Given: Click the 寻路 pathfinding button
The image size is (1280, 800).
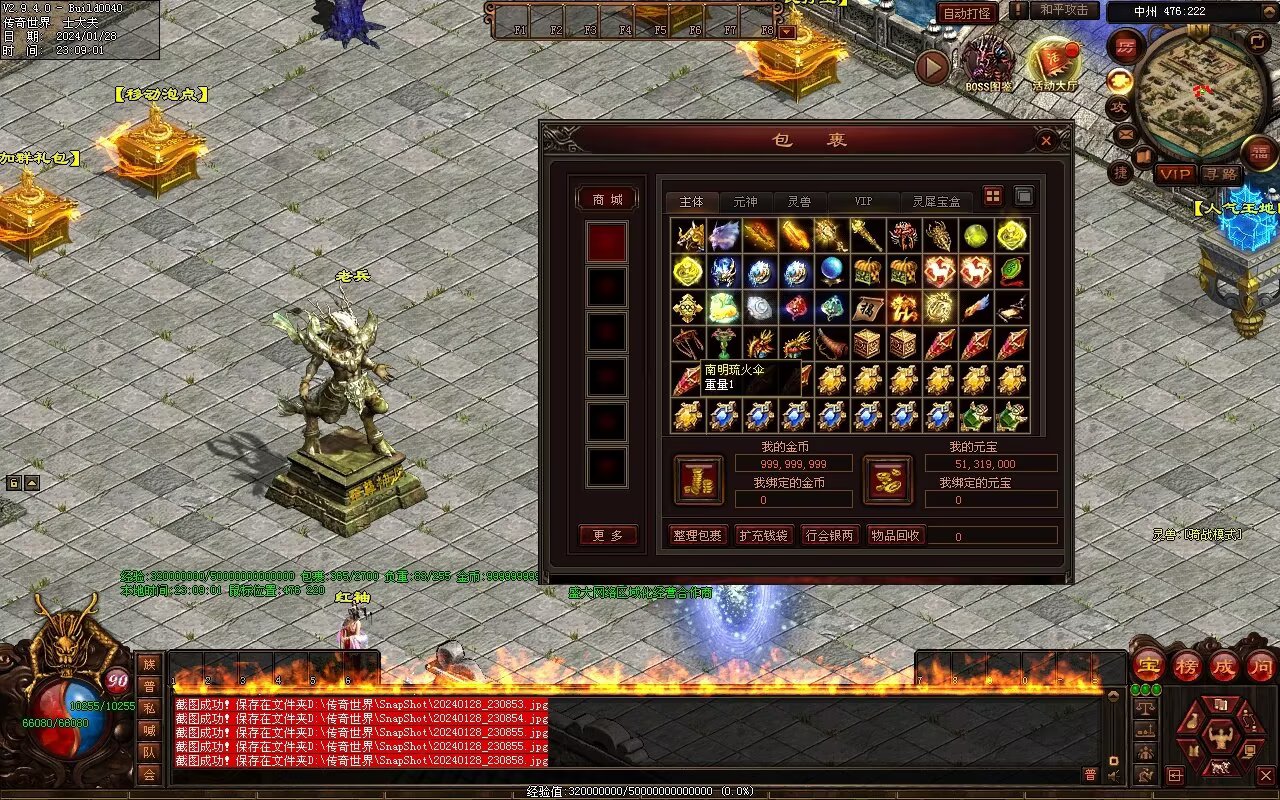Looking at the screenshot, I should (1220, 174).
